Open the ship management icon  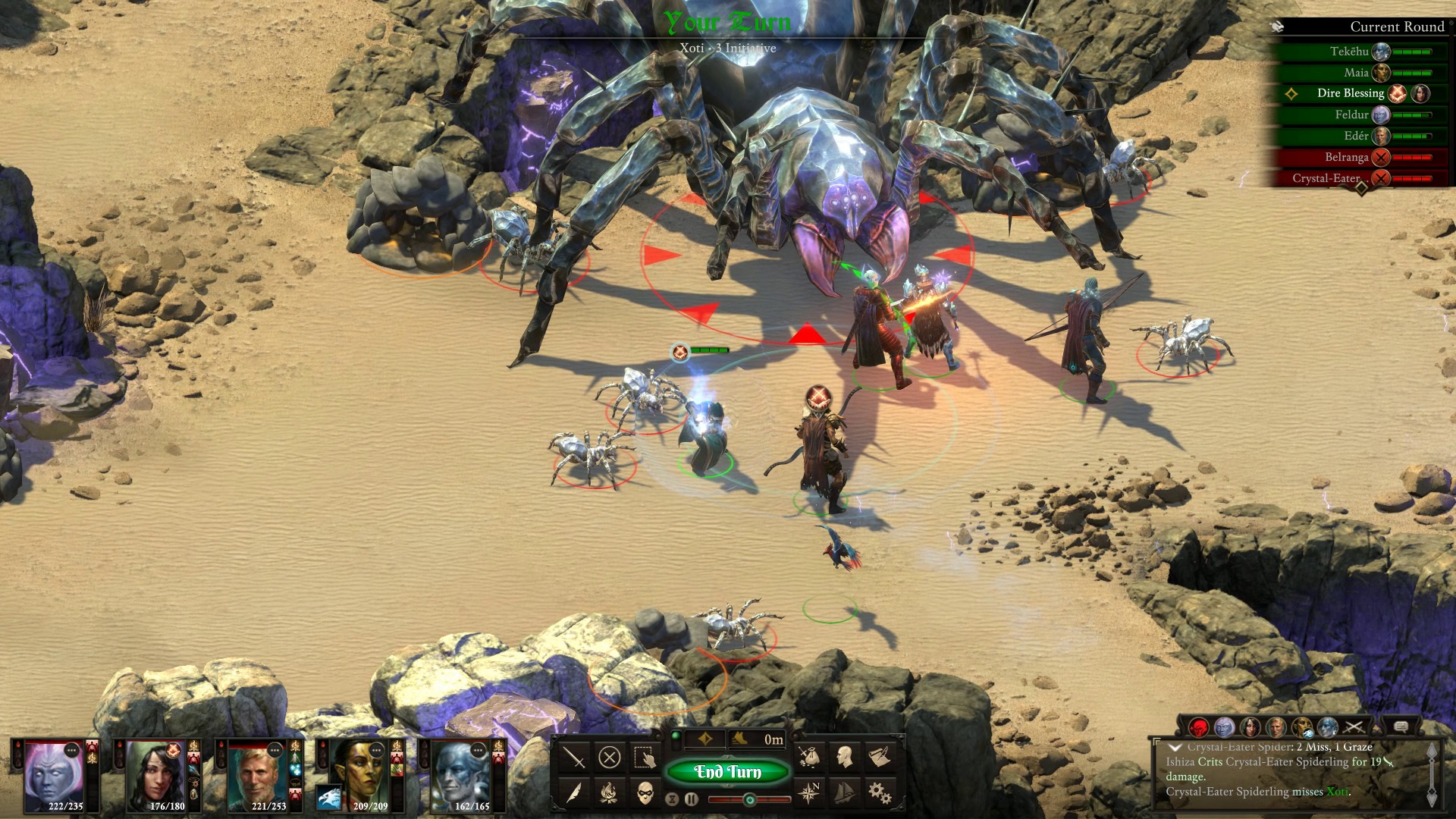[x=844, y=792]
